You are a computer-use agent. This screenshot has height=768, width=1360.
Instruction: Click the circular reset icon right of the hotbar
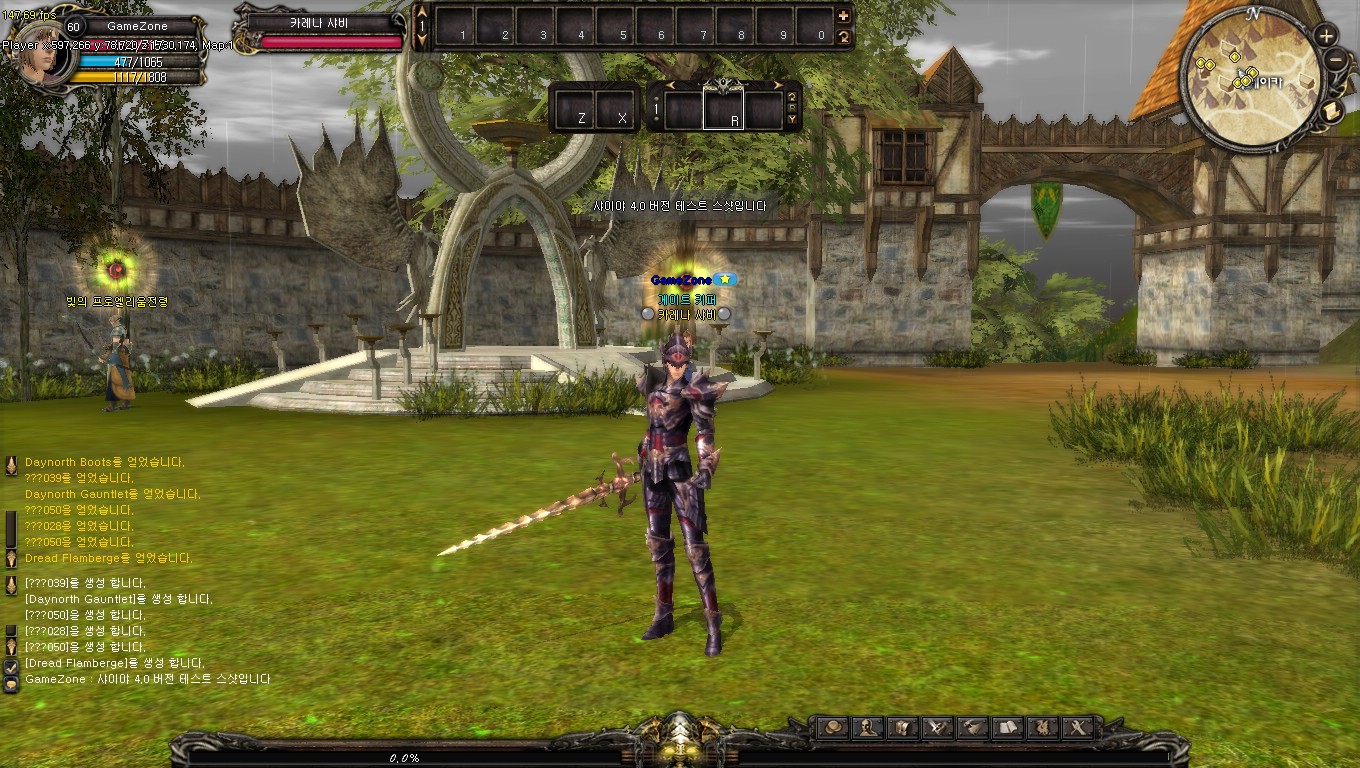(x=843, y=37)
